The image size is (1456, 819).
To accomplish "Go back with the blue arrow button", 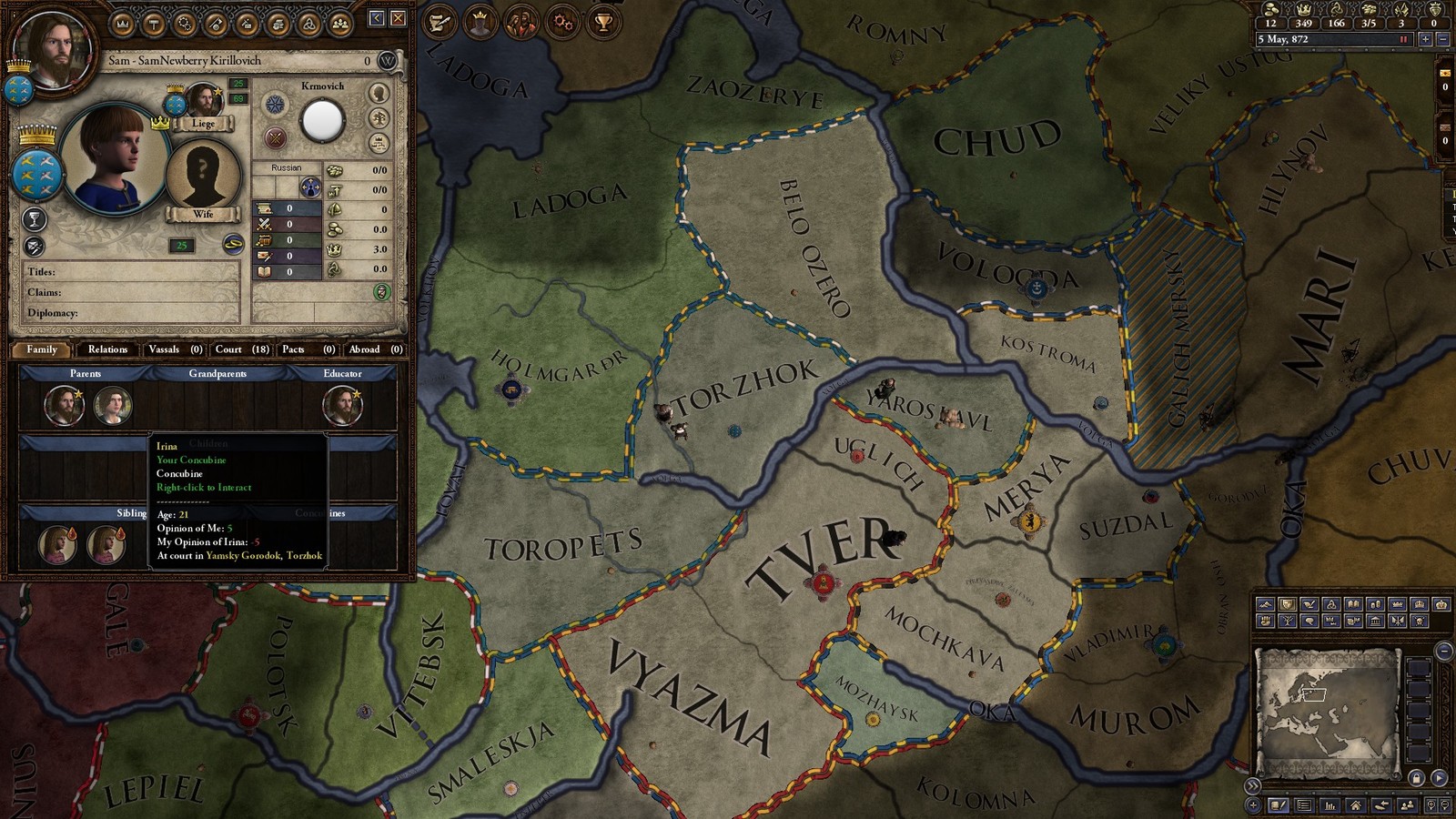I will [377, 18].
